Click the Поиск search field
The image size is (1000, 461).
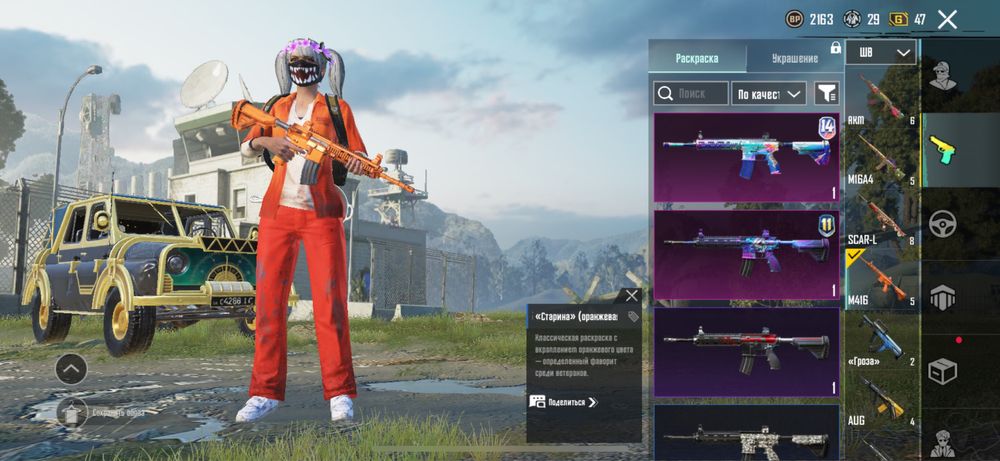point(691,93)
